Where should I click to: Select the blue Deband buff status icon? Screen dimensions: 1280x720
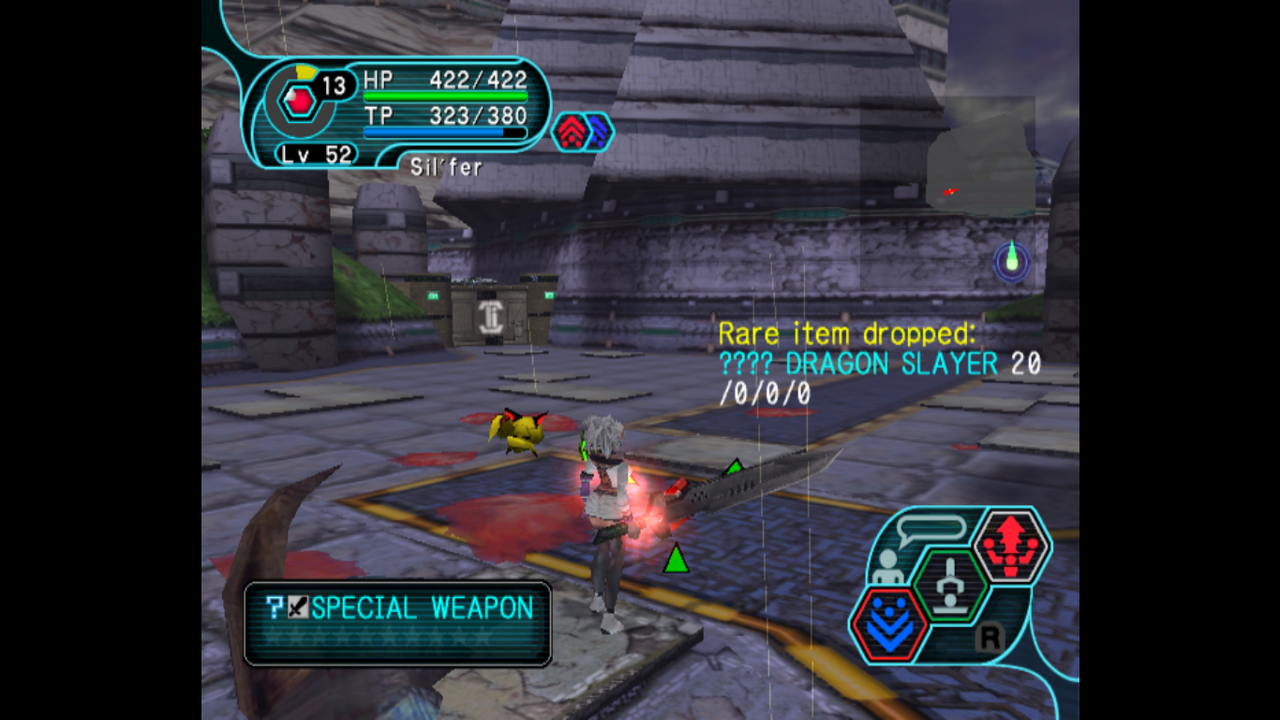[x=597, y=132]
